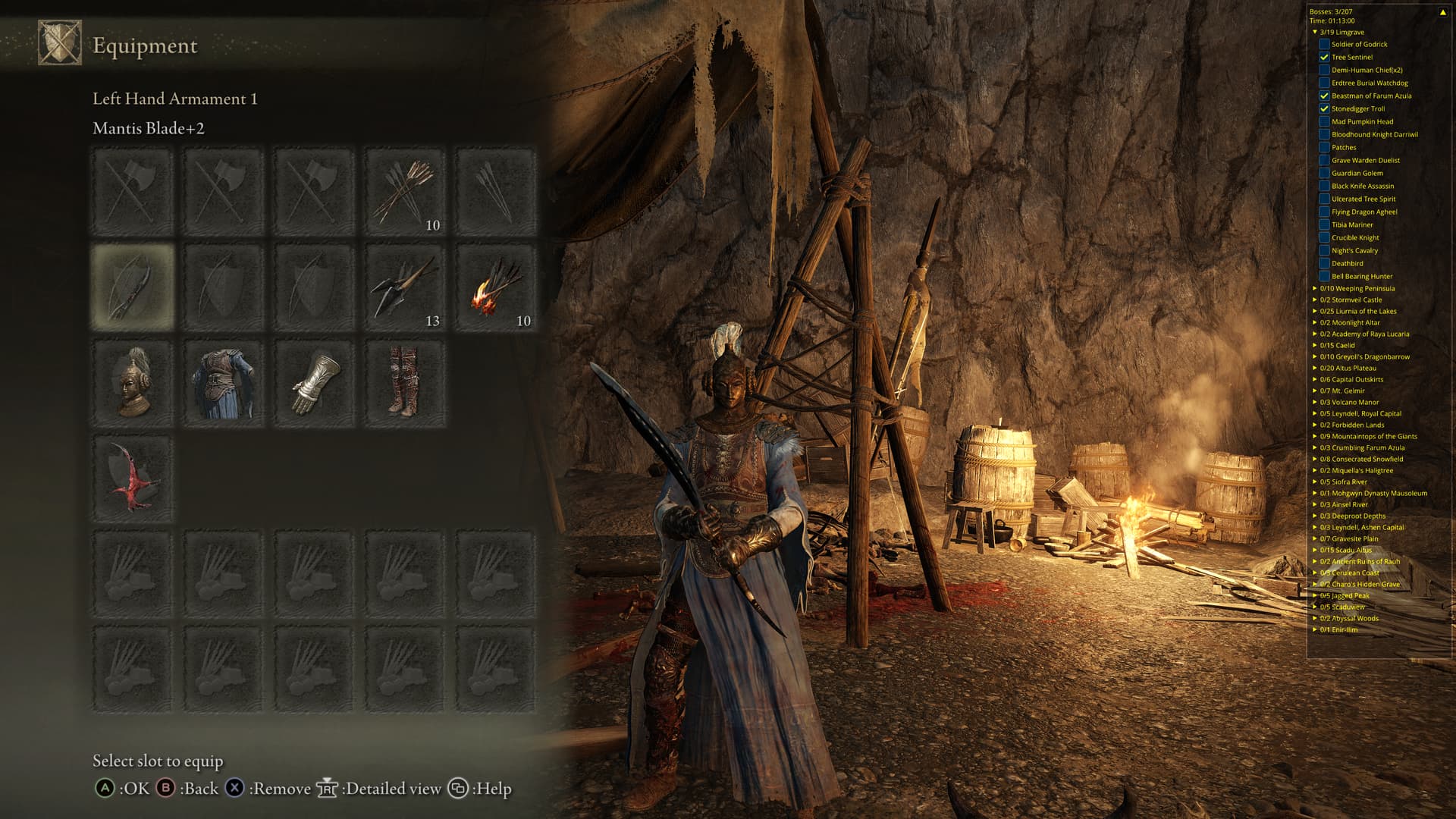Viewport: 1456px width, 819px height.
Task: Pick the fire arrows slot
Action: [497, 287]
